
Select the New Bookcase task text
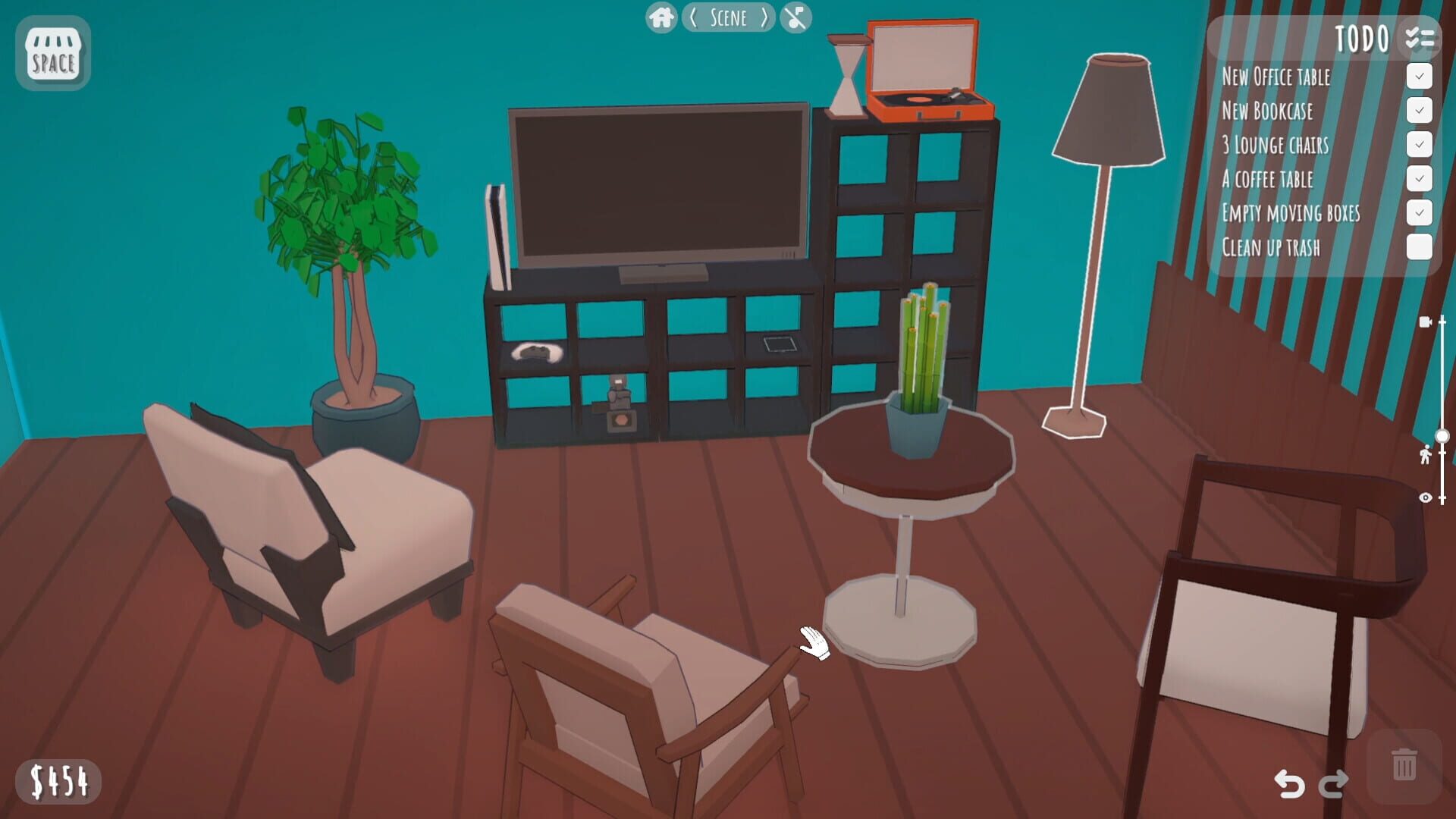pyautogui.click(x=1266, y=111)
